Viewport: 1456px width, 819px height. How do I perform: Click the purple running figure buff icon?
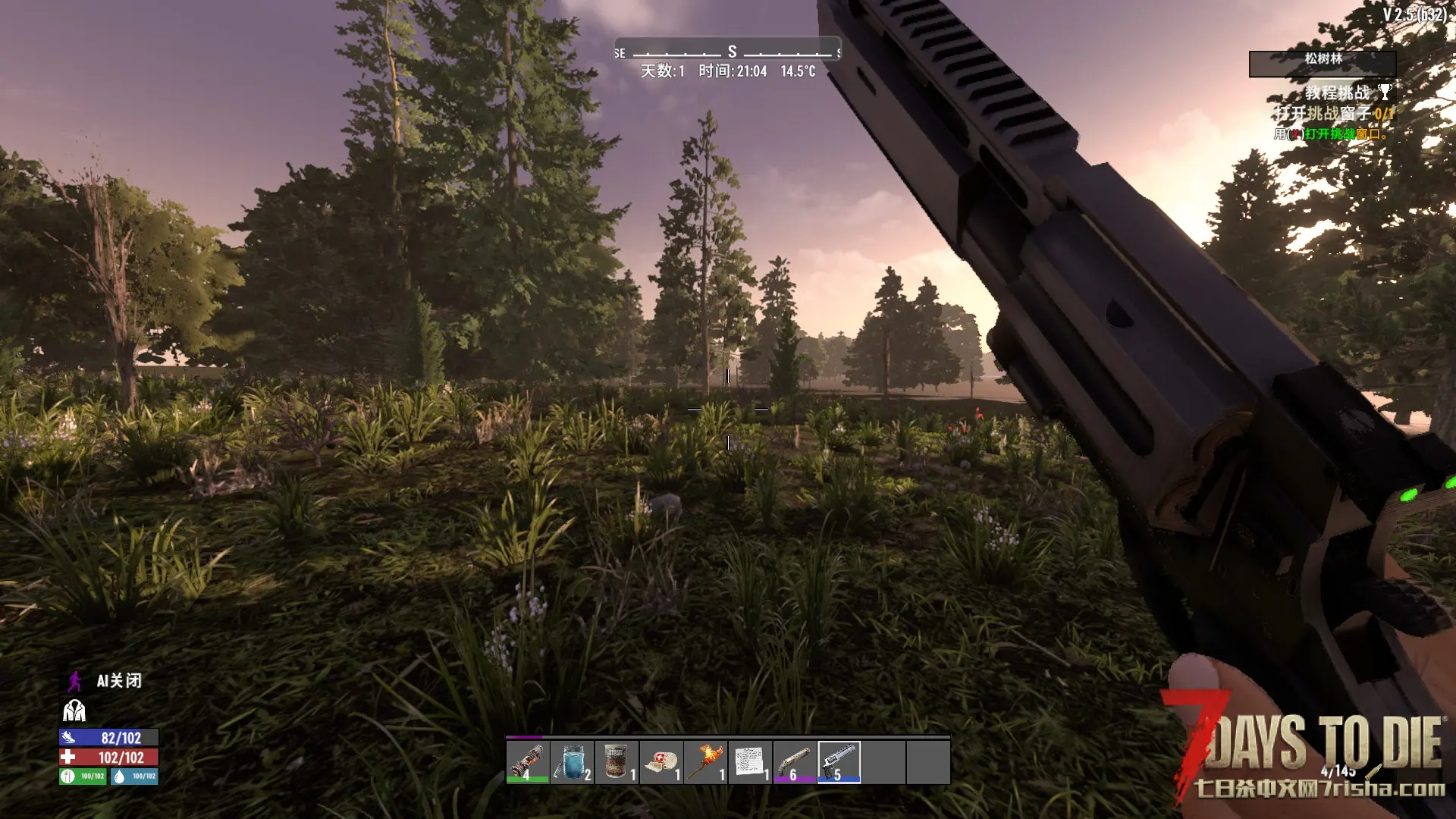pos(74,681)
